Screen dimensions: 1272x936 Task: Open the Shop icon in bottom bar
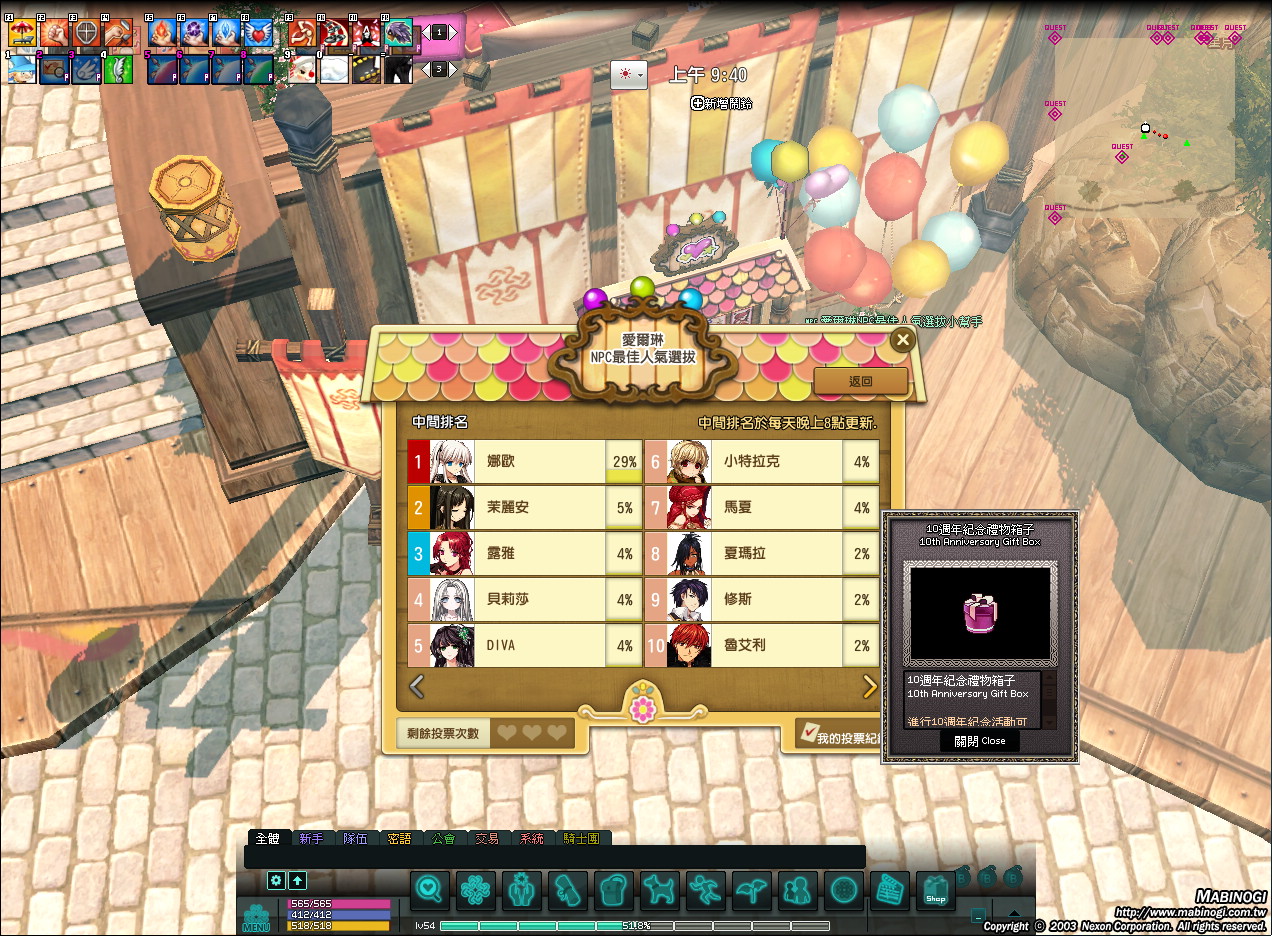pyautogui.click(x=935, y=890)
